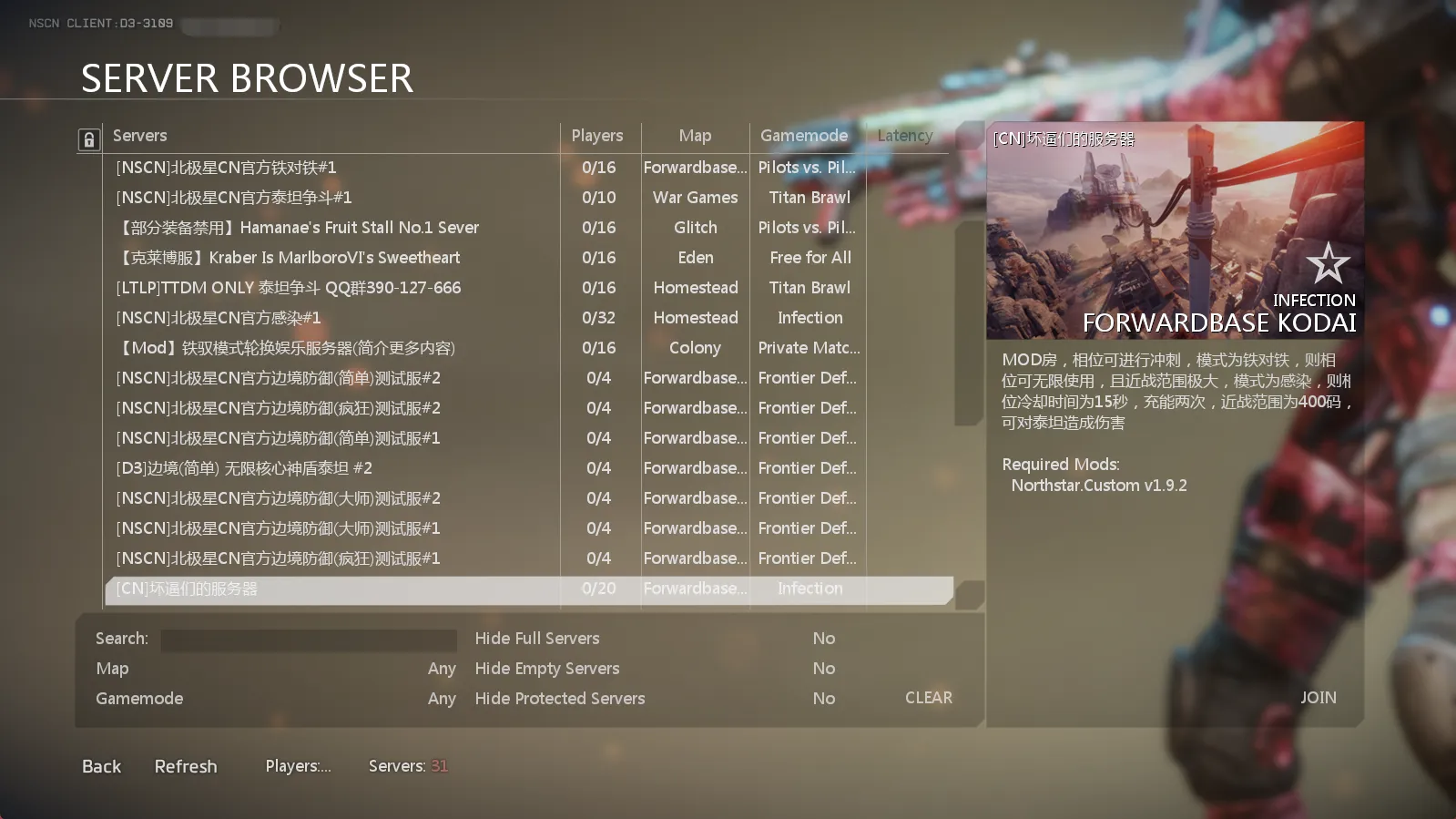Toggle Hide Empty Servers setting

(823, 668)
